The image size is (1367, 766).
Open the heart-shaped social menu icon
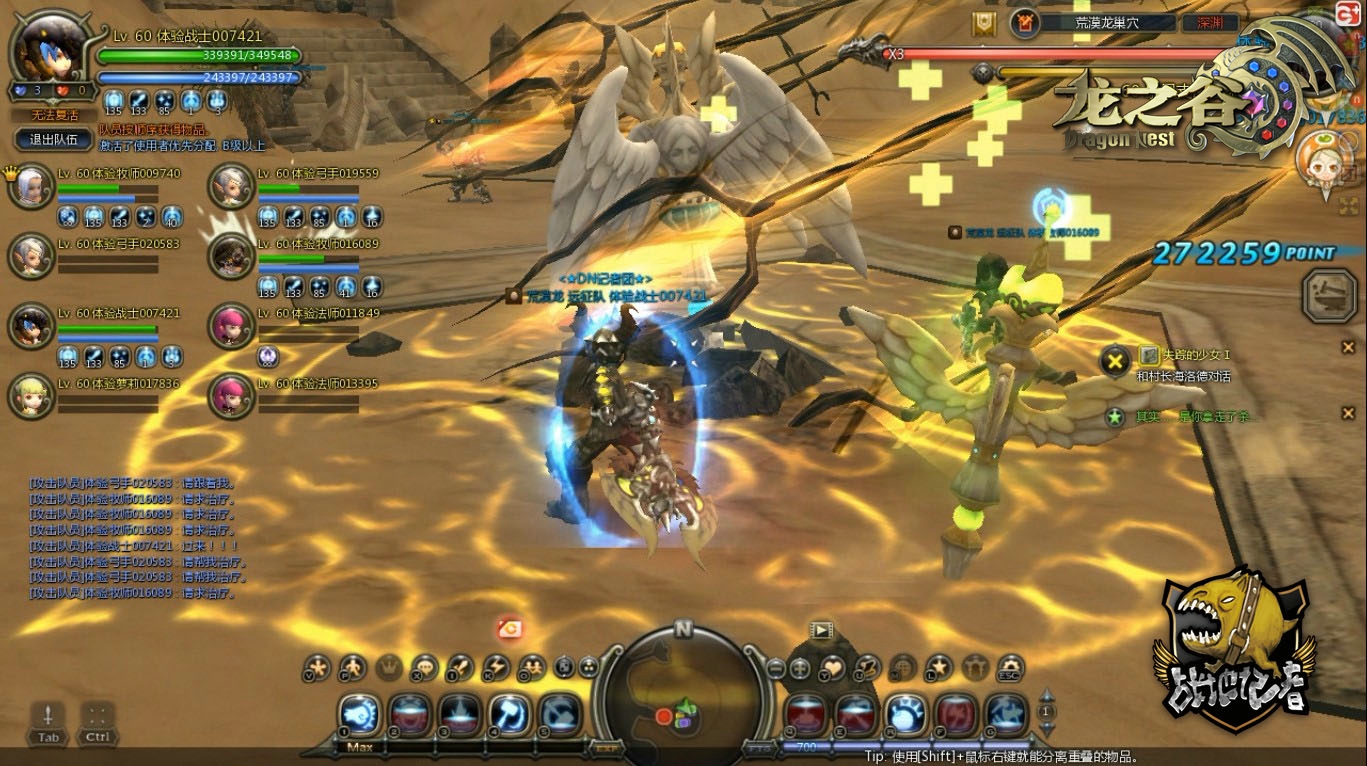(x=832, y=668)
